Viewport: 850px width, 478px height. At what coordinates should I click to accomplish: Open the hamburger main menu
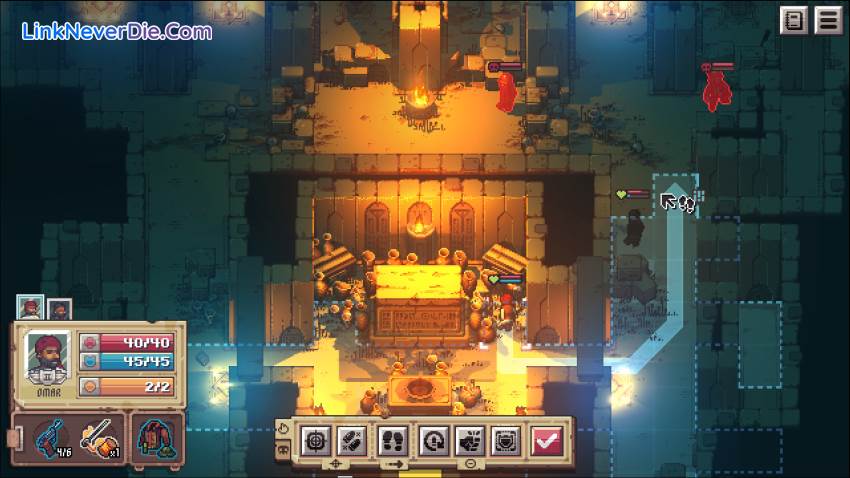827,20
